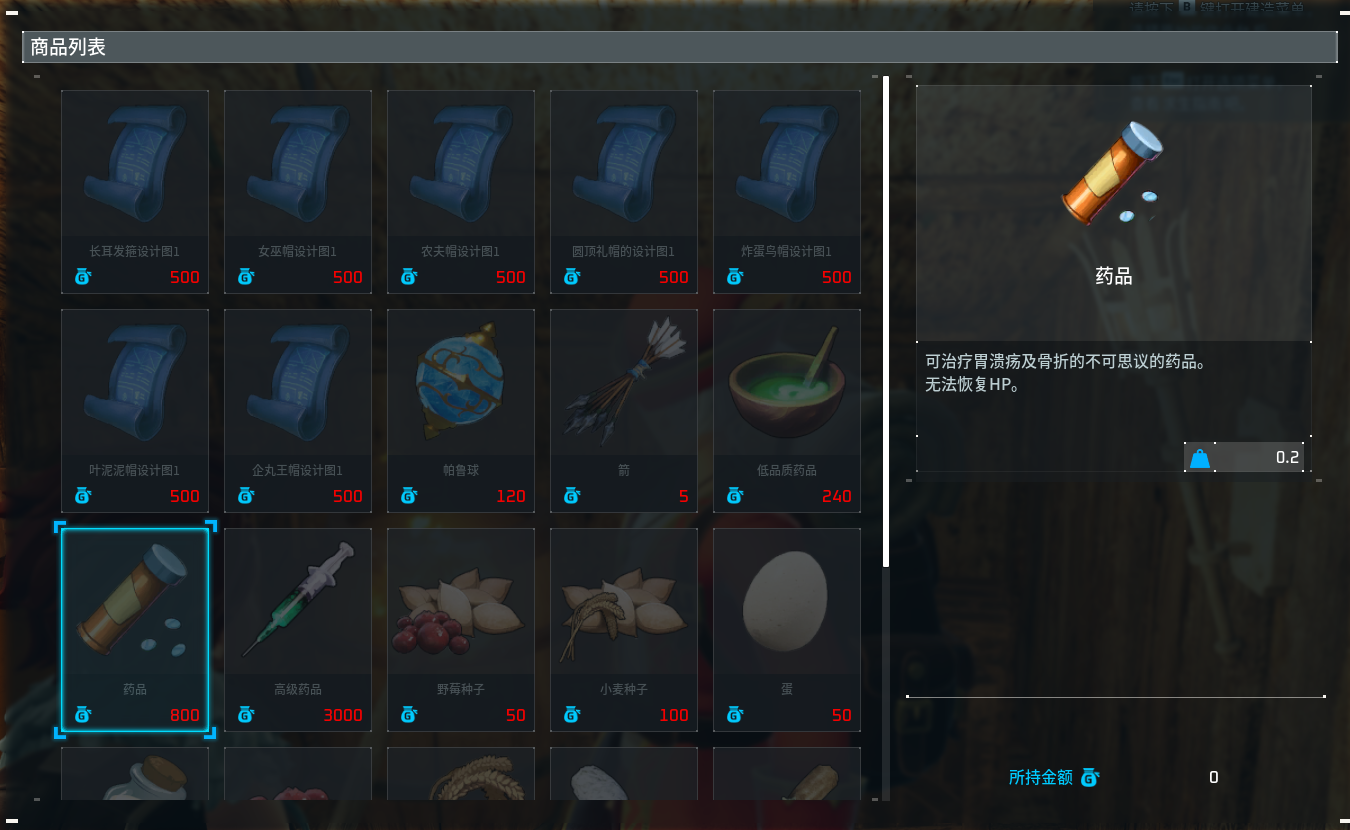Choose the 箭 arrows for 5 gold

coord(624,411)
